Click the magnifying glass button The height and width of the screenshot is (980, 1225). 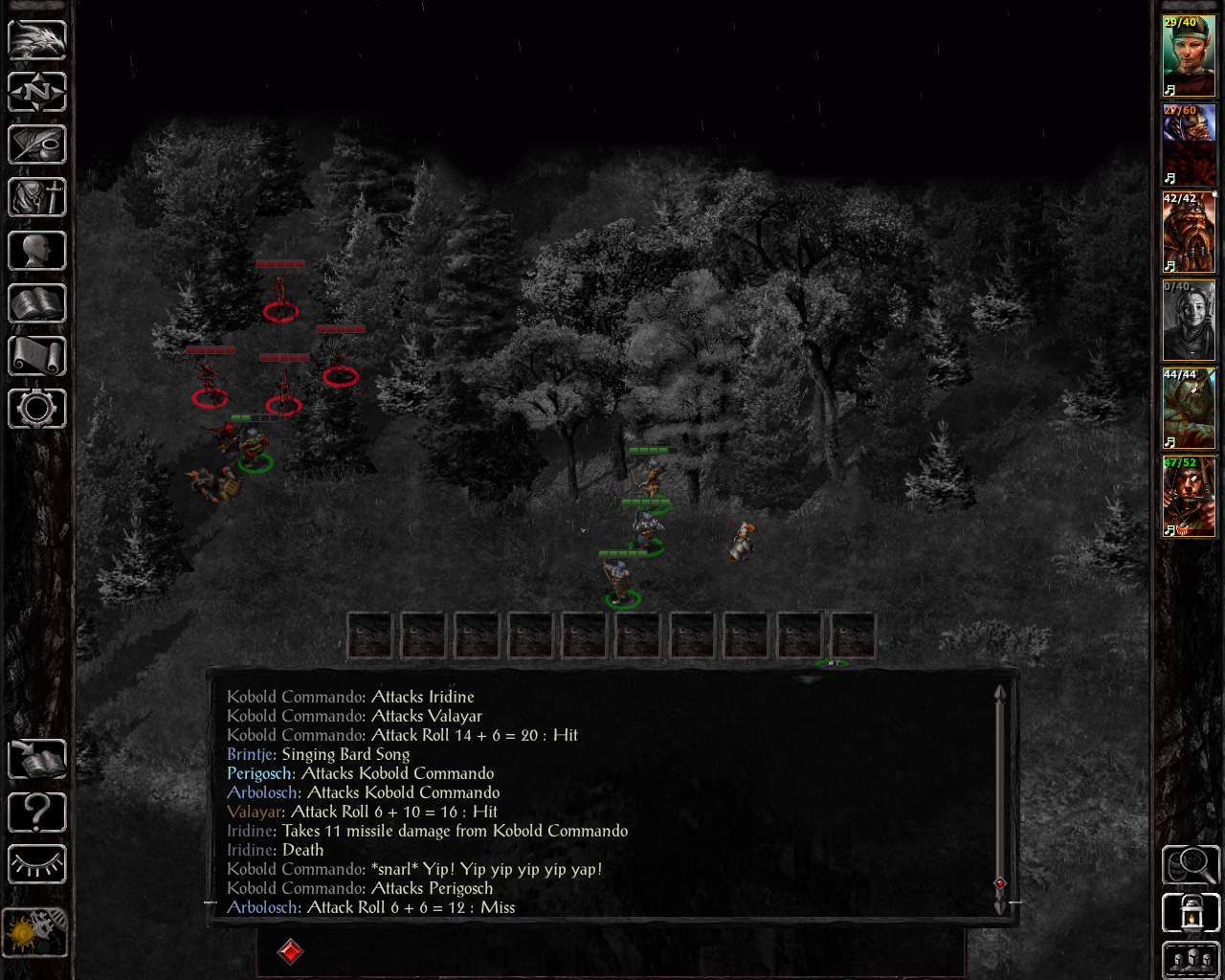1191,865
